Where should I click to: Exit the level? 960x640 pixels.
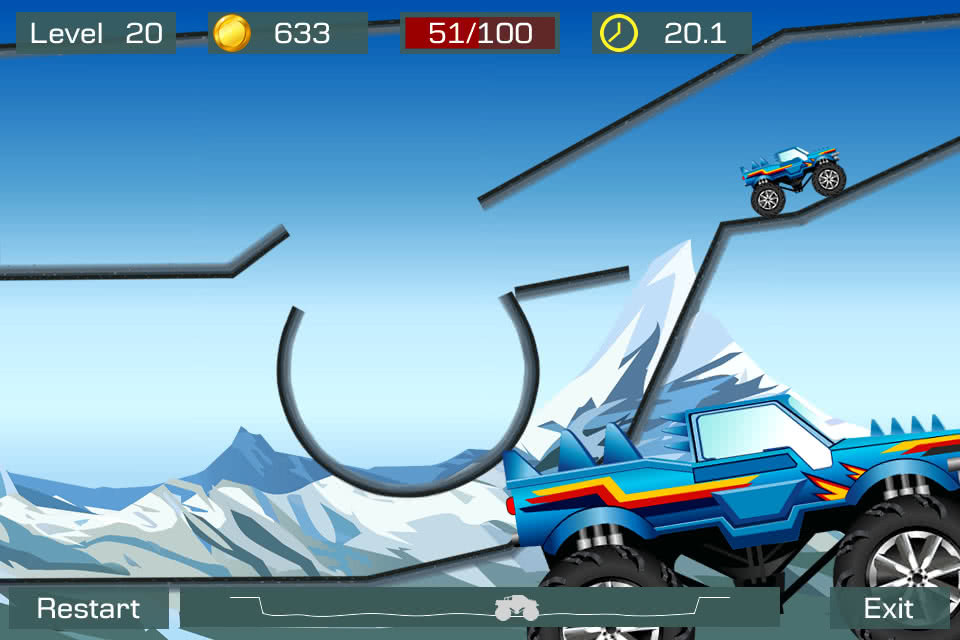(888, 608)
